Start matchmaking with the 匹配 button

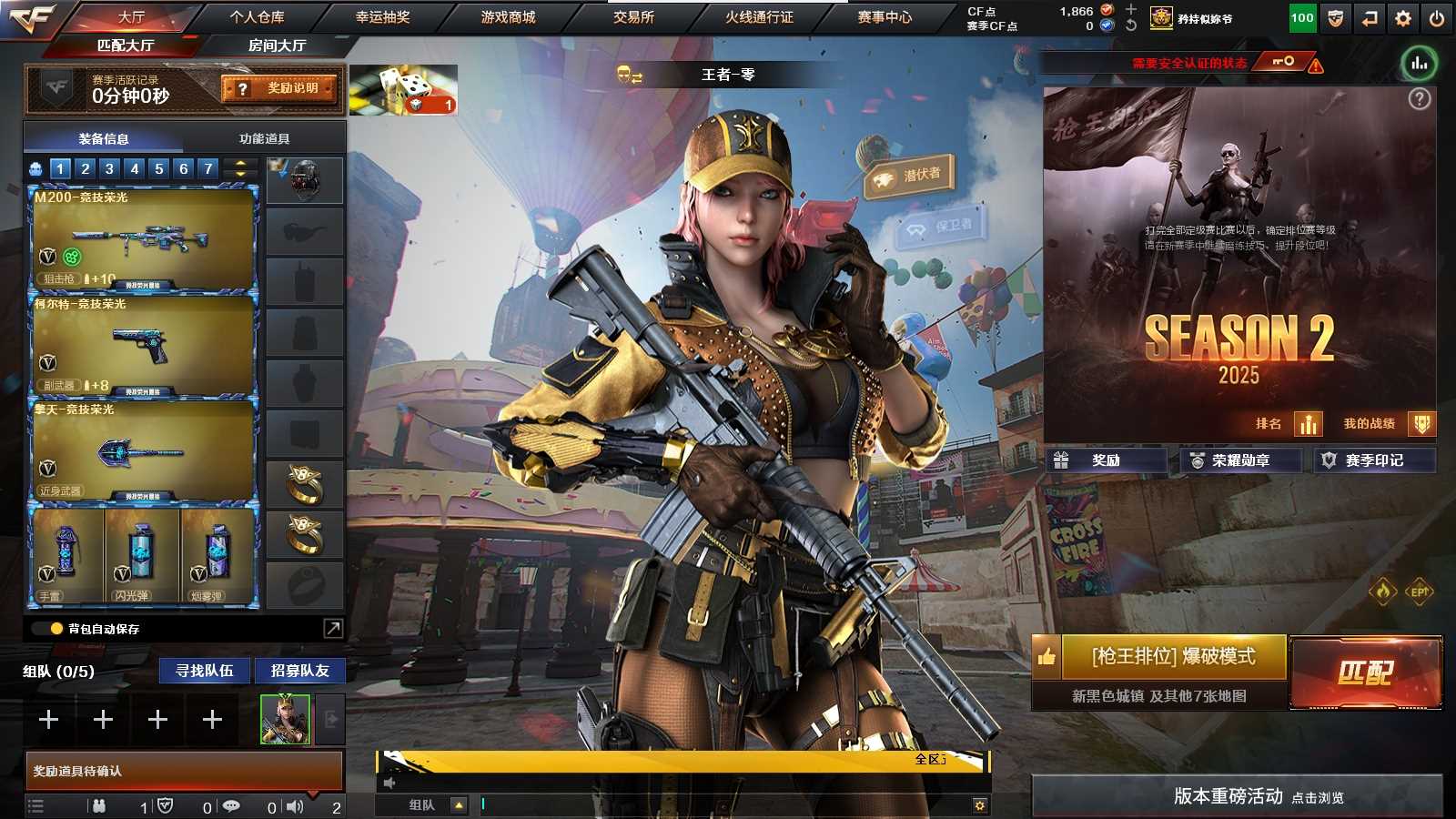pyautogui.click(x=1365, y=672)
